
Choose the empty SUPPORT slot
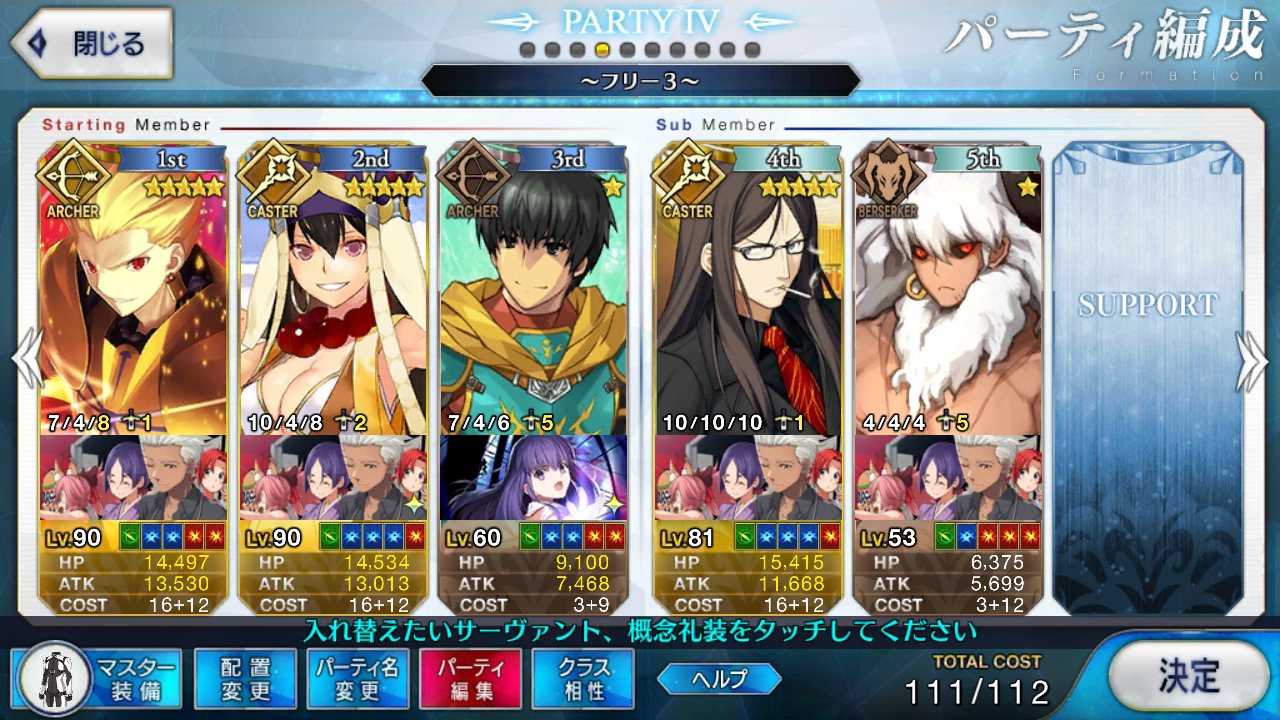[x=1146, y=370]
